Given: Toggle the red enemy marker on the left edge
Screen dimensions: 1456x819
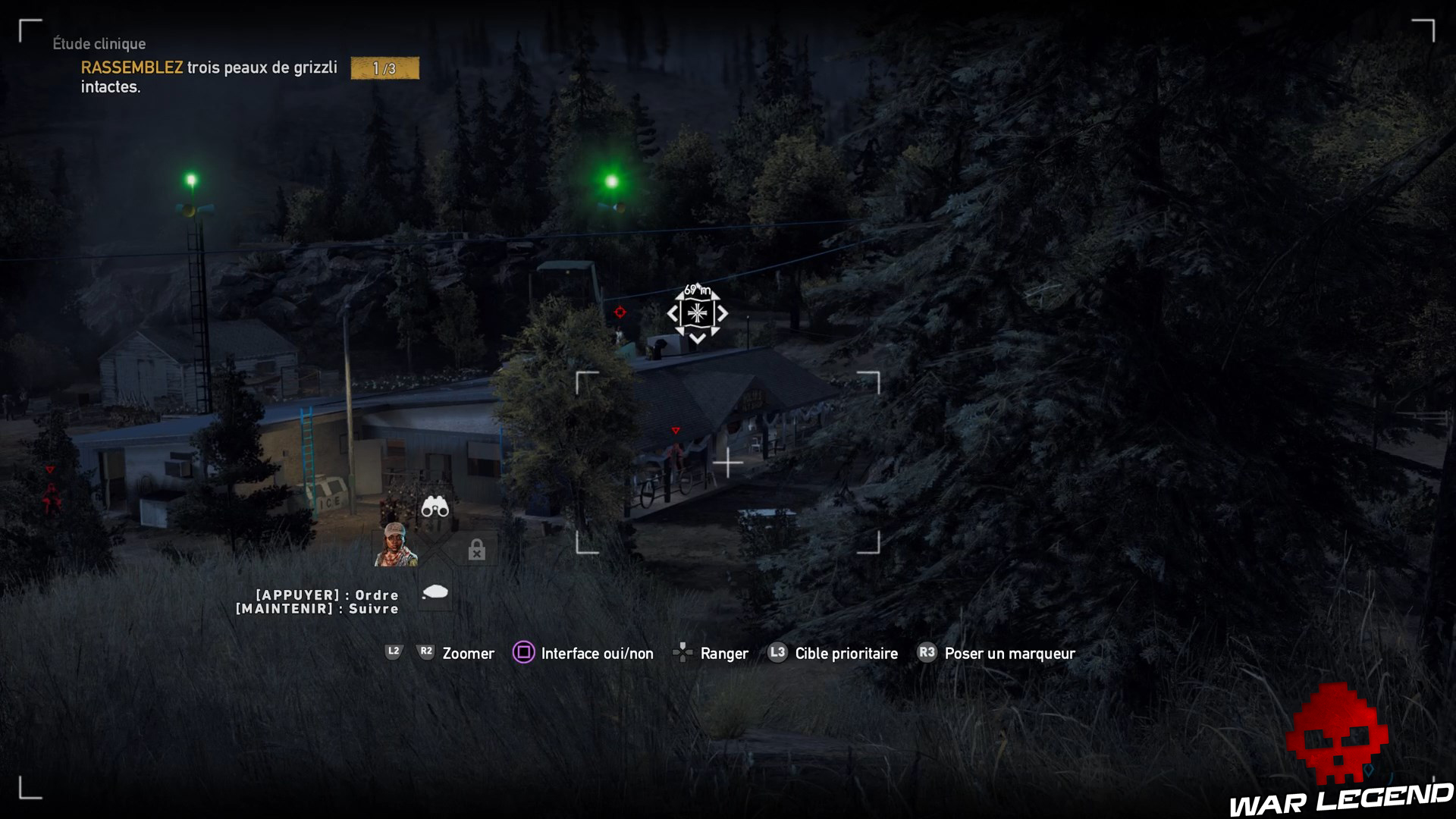Looking at the screenshot, I should point(50,471).
